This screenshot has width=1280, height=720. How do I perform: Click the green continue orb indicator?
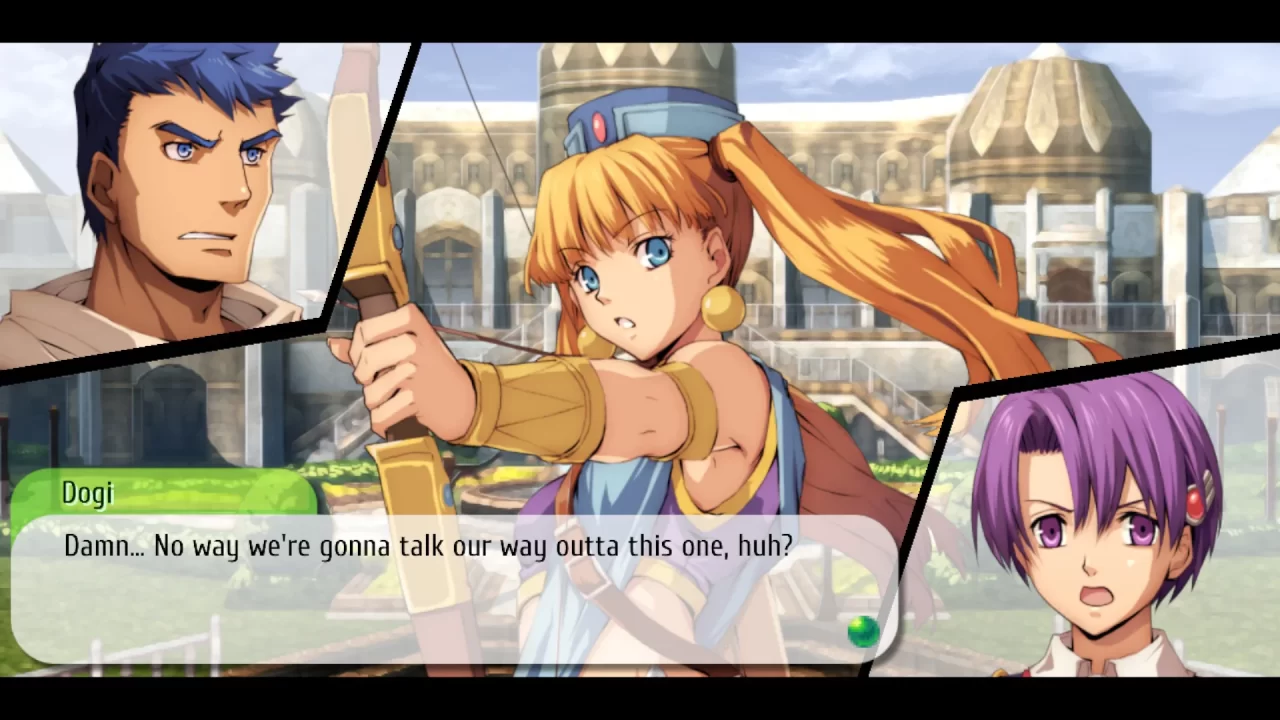(862, 630)
